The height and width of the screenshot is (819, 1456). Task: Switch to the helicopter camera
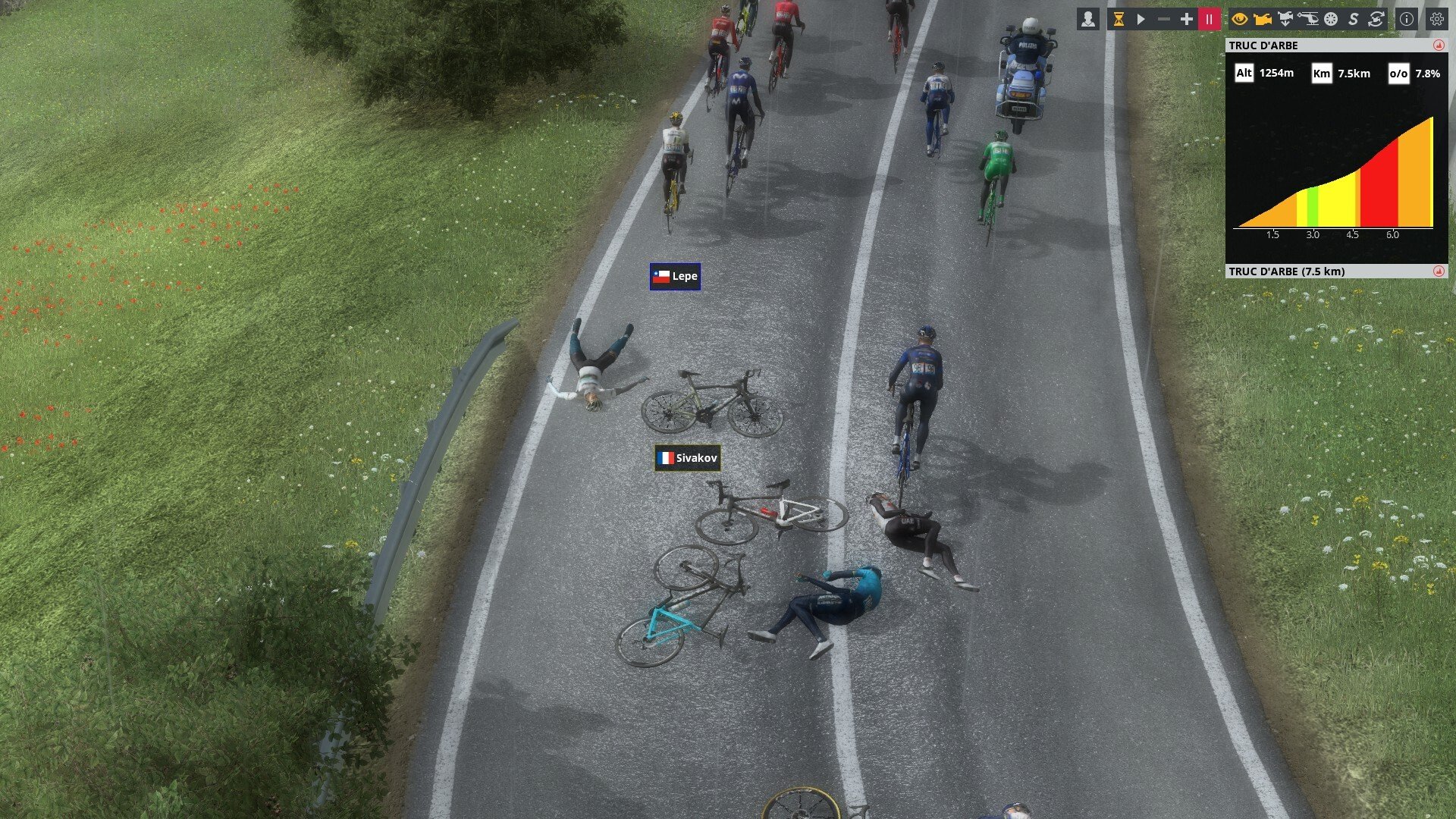coord(1308,20)
